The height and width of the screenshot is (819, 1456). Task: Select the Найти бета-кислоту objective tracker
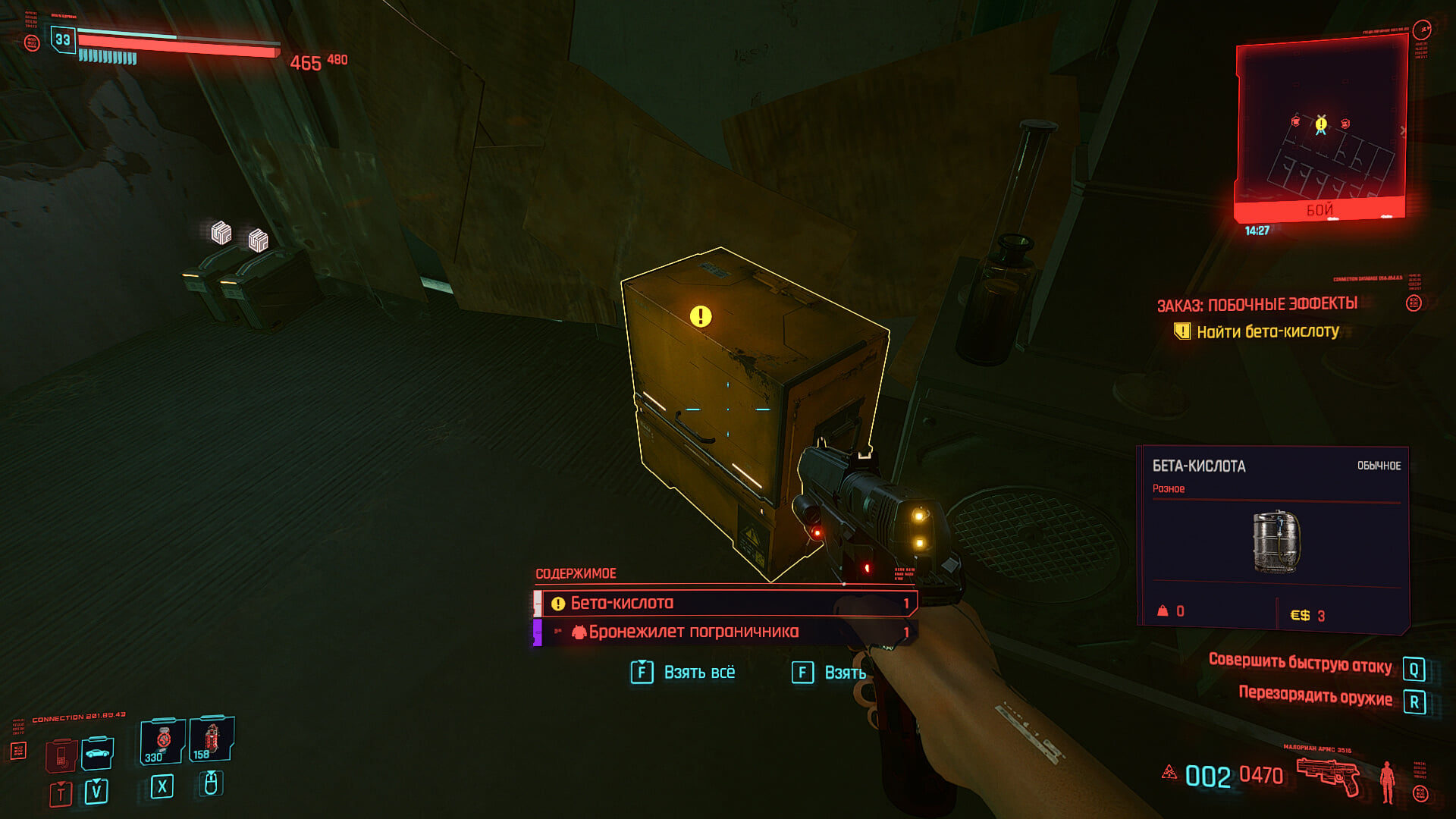pyautogui.click(x=1267, y=331)
